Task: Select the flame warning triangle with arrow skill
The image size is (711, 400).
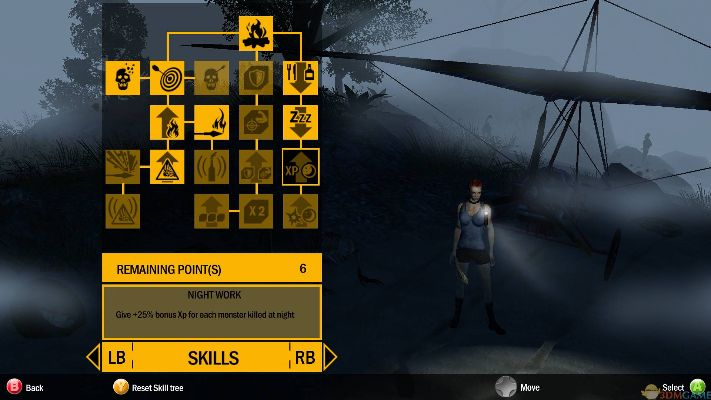Action: (x=167, y=166)
